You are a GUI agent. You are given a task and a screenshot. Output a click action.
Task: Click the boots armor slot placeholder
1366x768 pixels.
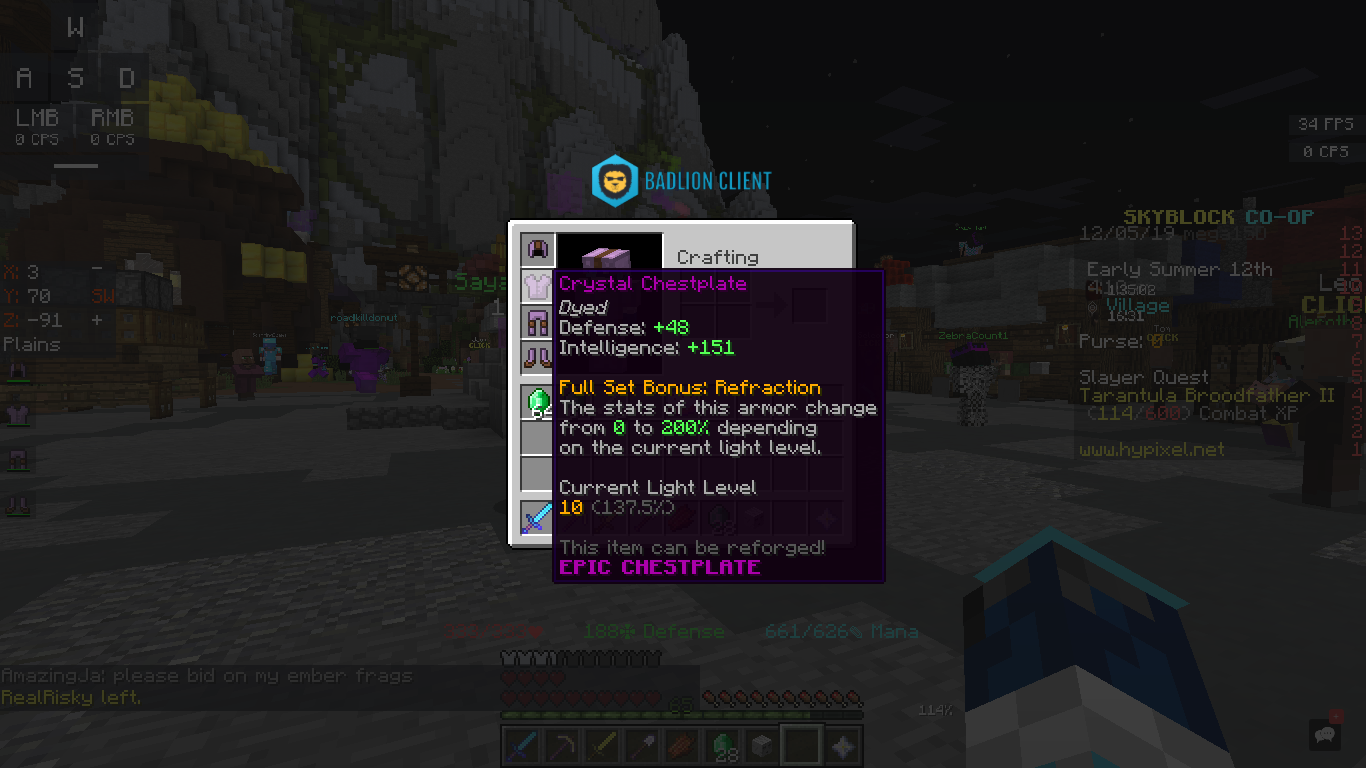[x=537, y=356]
